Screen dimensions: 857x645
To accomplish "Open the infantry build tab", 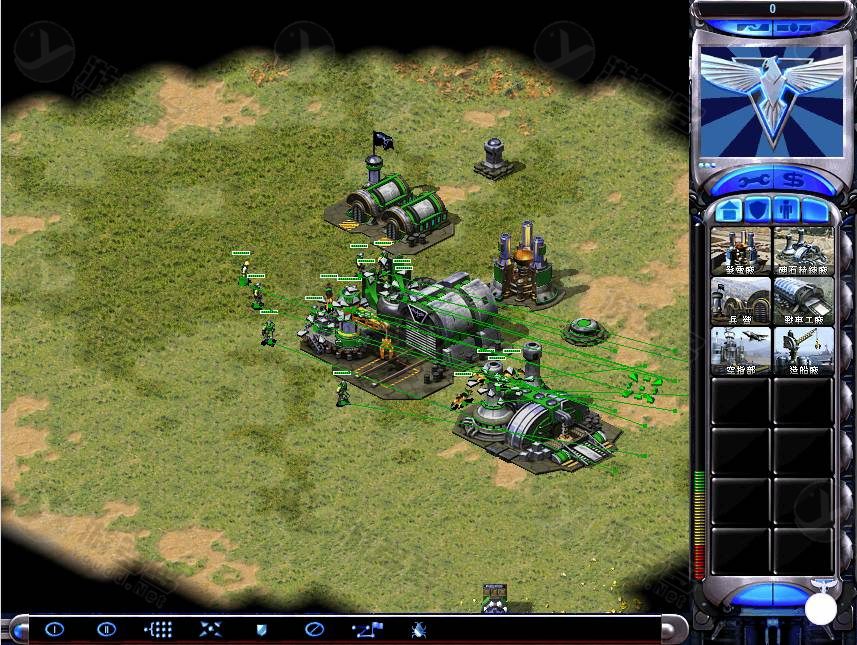I will [786, 211].
